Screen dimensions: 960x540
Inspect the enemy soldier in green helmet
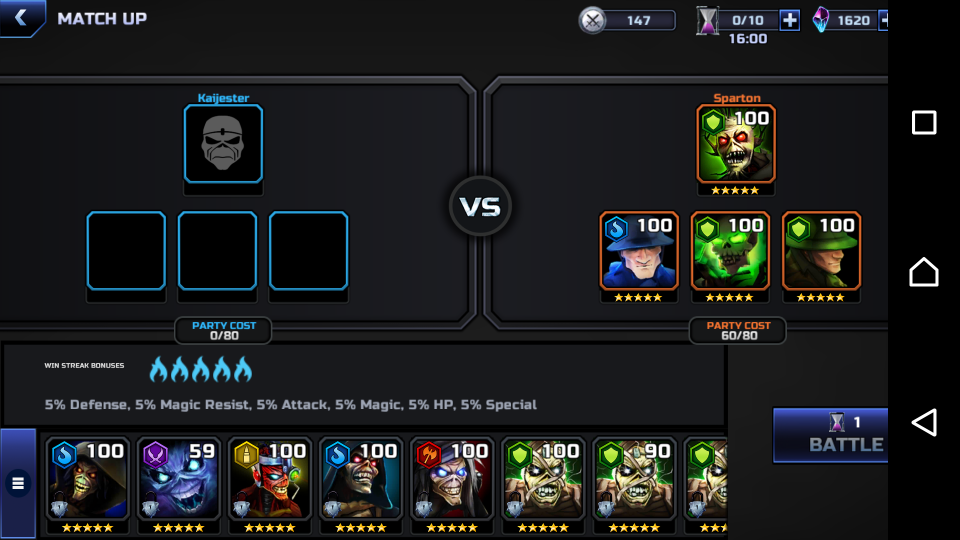(821, 250)
